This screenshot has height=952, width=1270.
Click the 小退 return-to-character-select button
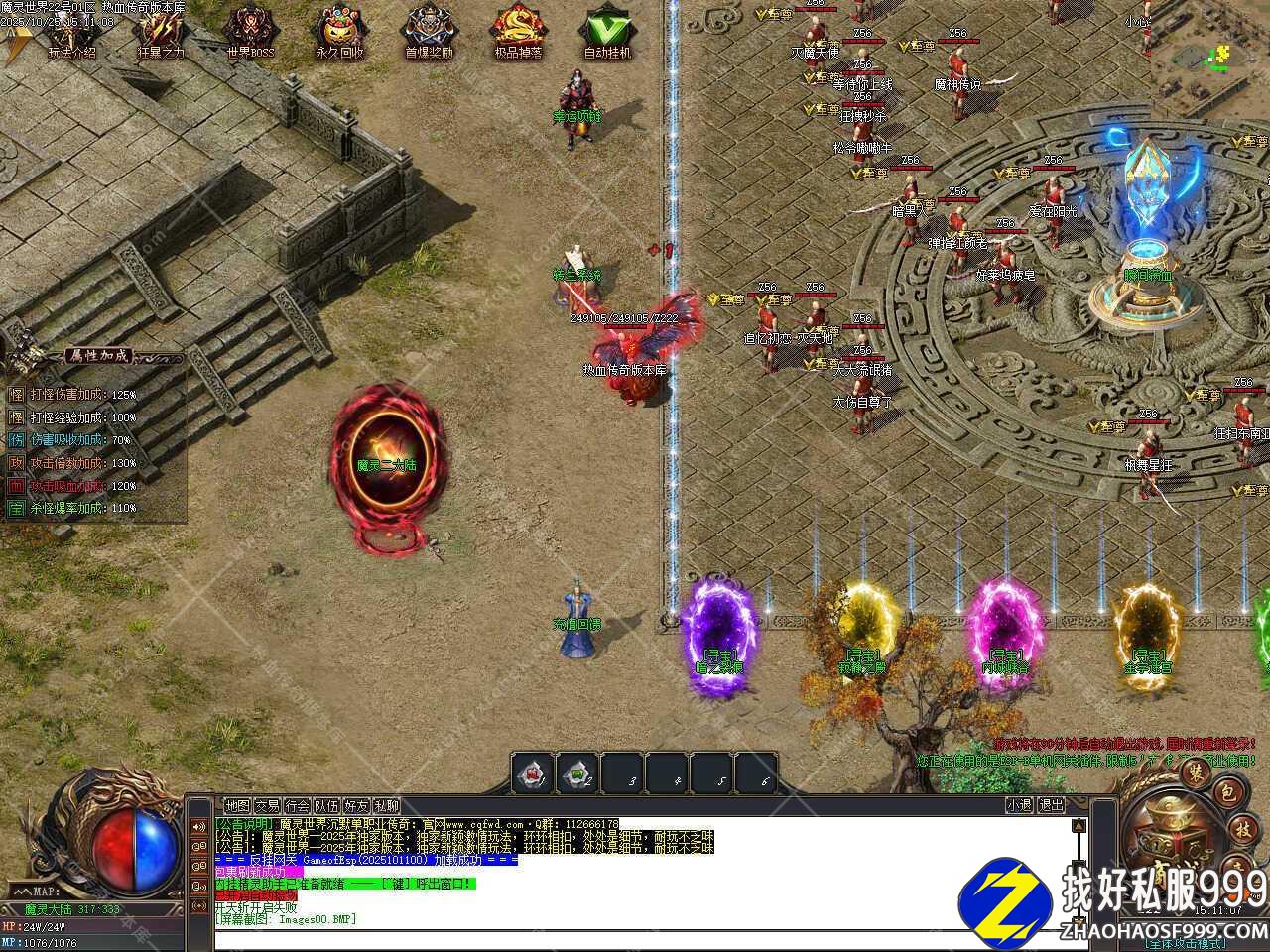click(x=1019, y=806)
